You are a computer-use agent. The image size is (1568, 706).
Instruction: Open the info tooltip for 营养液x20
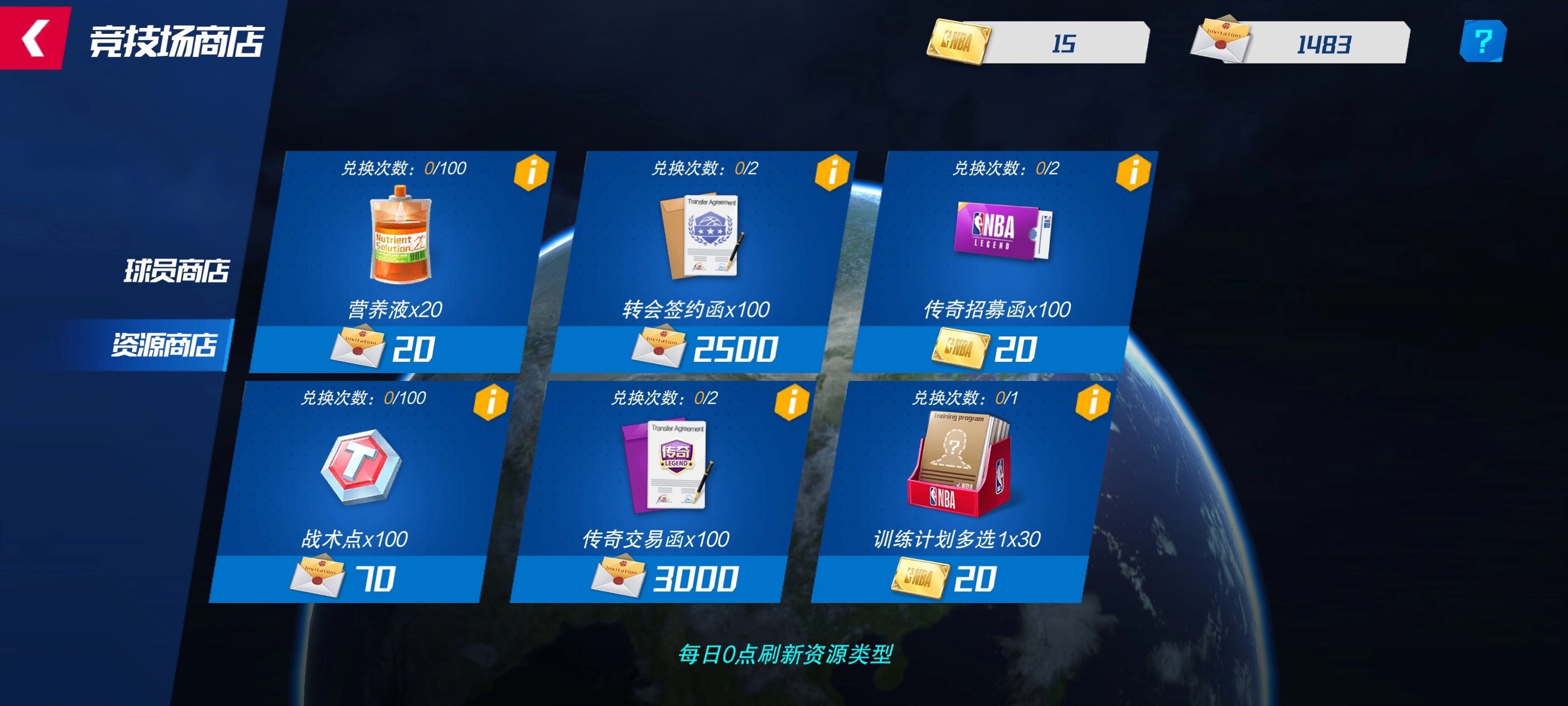tap(532, 173)
